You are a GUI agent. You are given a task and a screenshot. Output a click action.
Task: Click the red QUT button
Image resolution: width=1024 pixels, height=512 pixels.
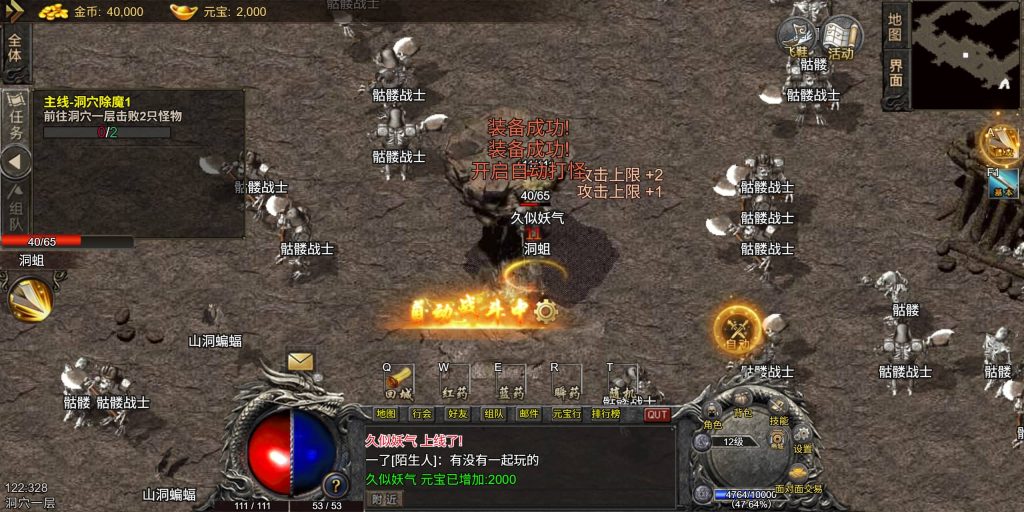[657, 414]
